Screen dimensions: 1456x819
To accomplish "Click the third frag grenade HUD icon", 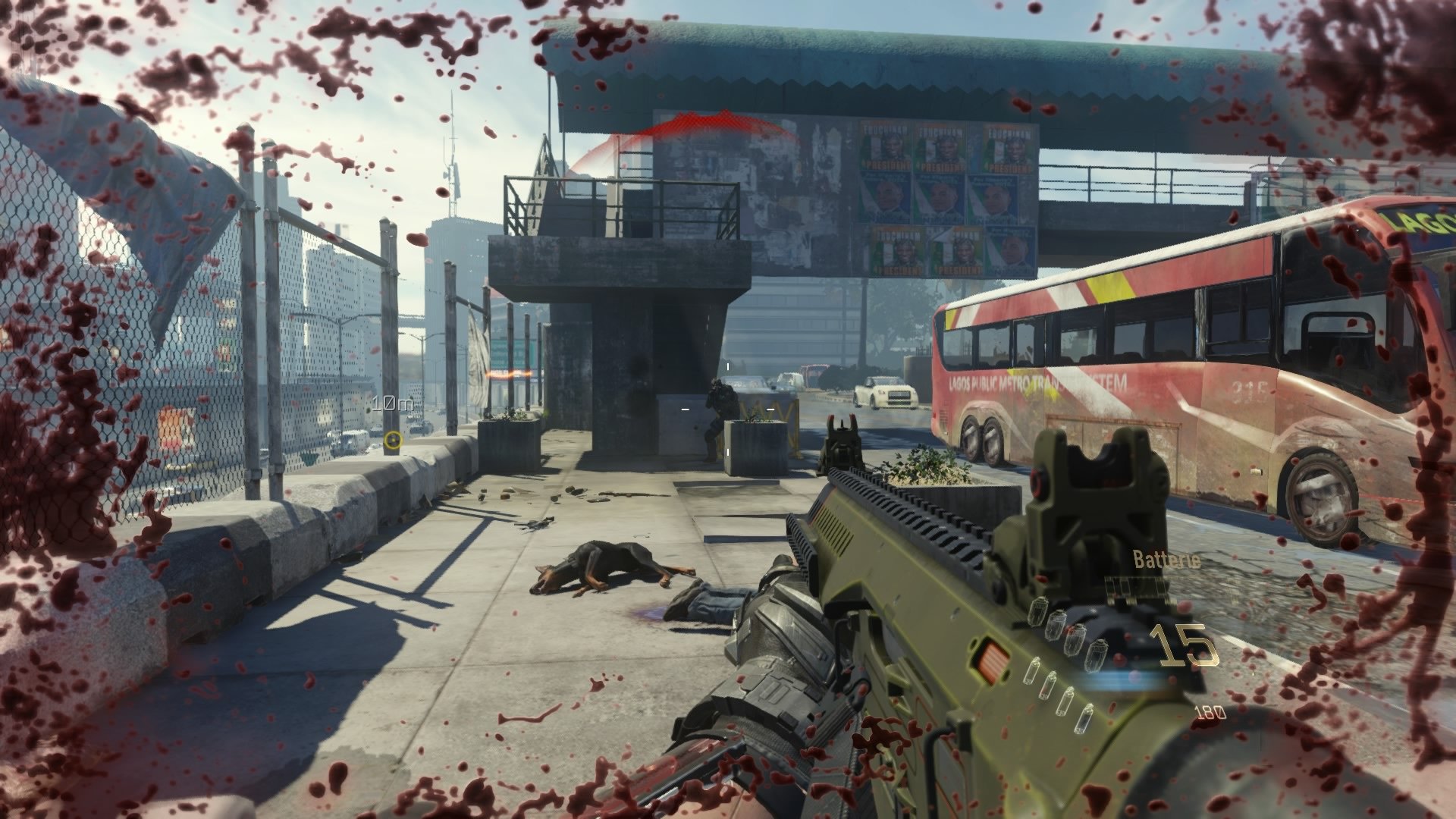I will (x=1077, y=639).
